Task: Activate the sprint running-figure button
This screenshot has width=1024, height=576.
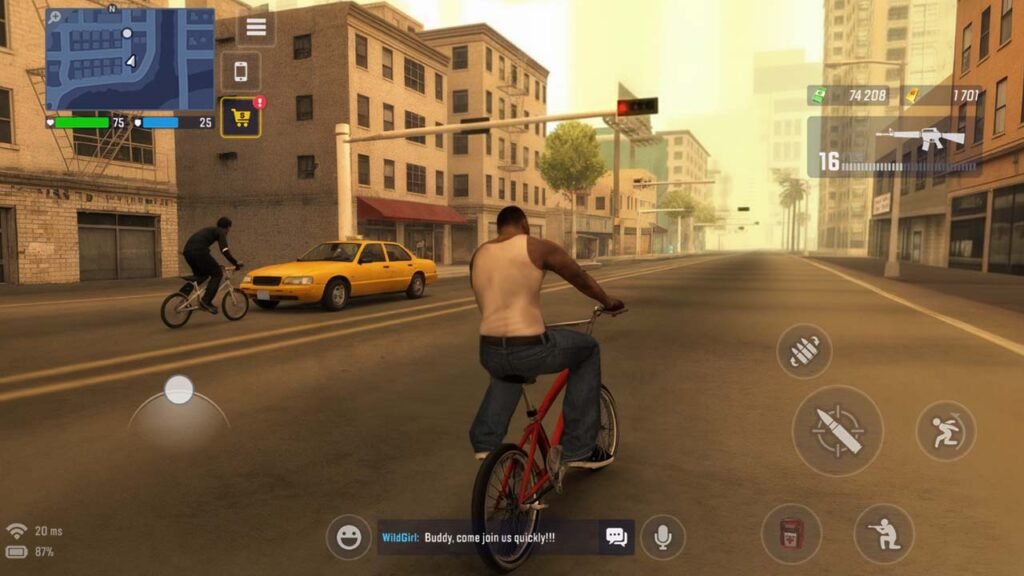Action: tap(945, 431)
